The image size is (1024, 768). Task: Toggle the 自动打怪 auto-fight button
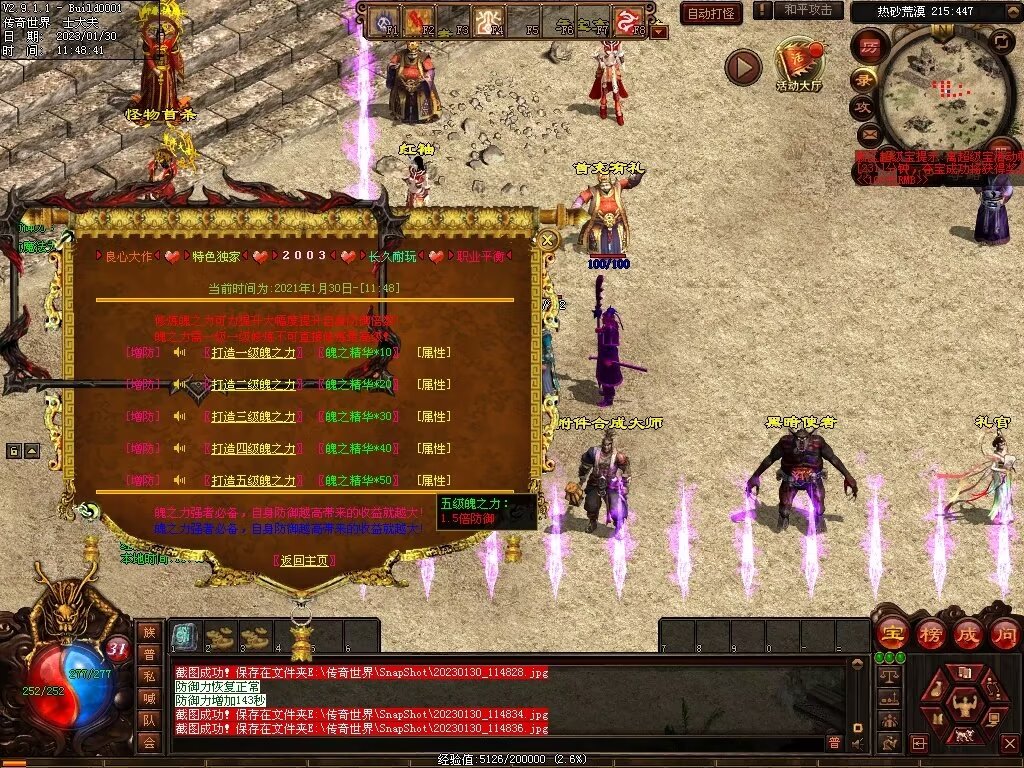(x=710, y=13)
